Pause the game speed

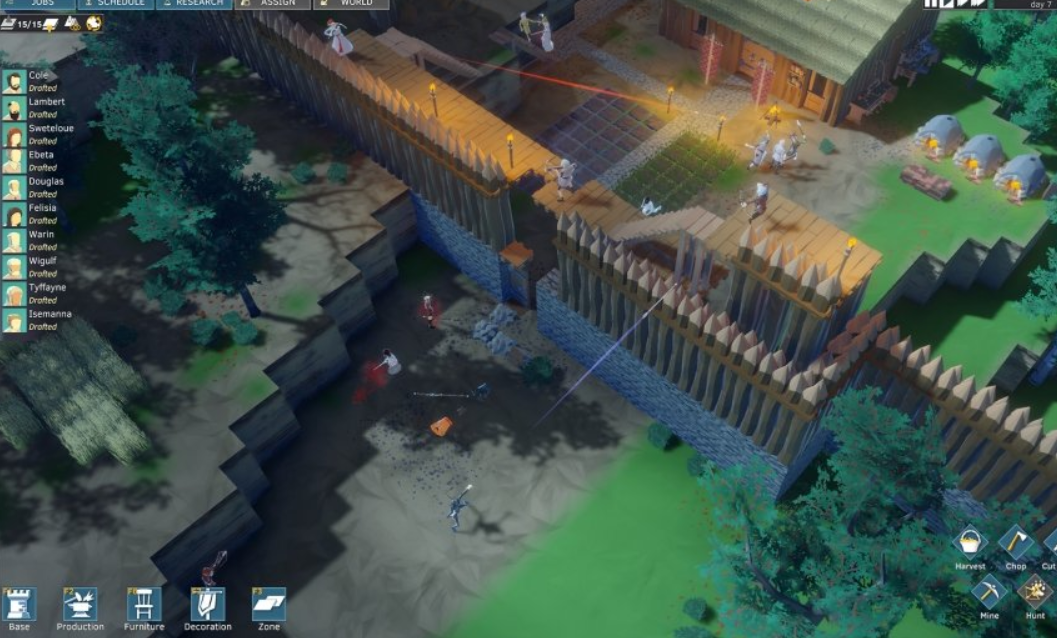tap(932, 4)
